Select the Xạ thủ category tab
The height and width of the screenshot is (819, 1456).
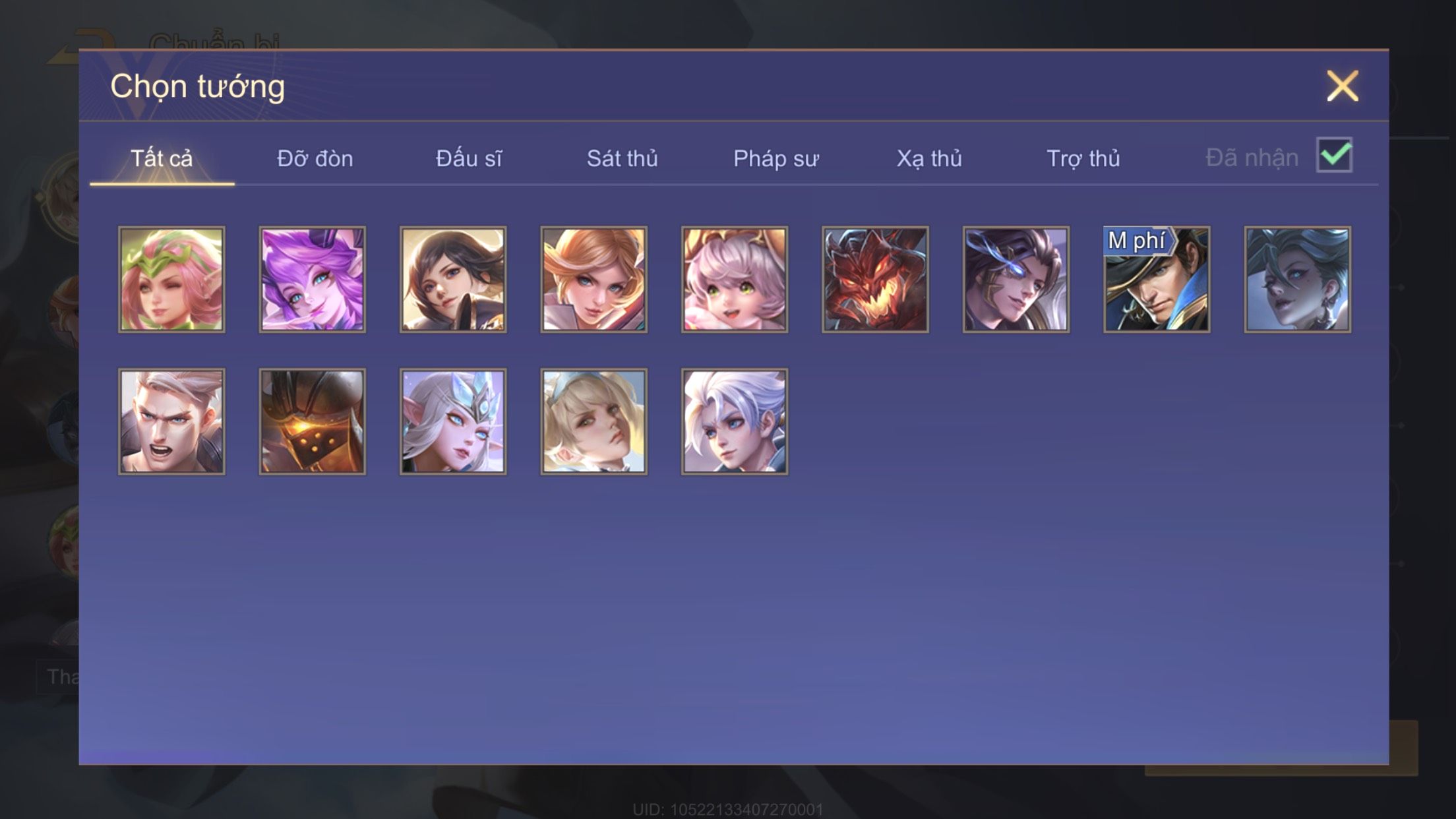[x=929, y=159]
